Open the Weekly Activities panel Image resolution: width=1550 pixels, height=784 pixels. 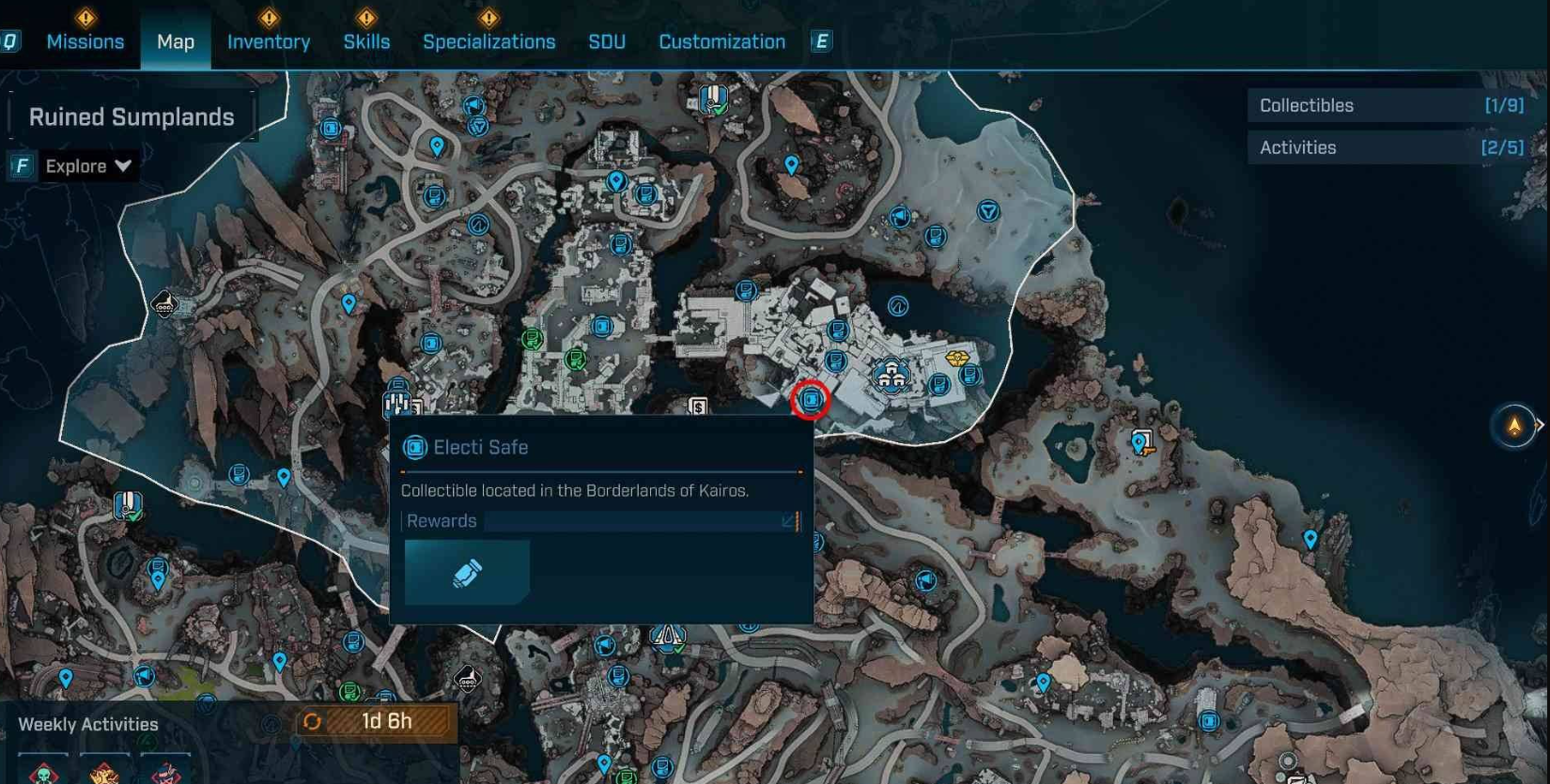tap(88, 724)
